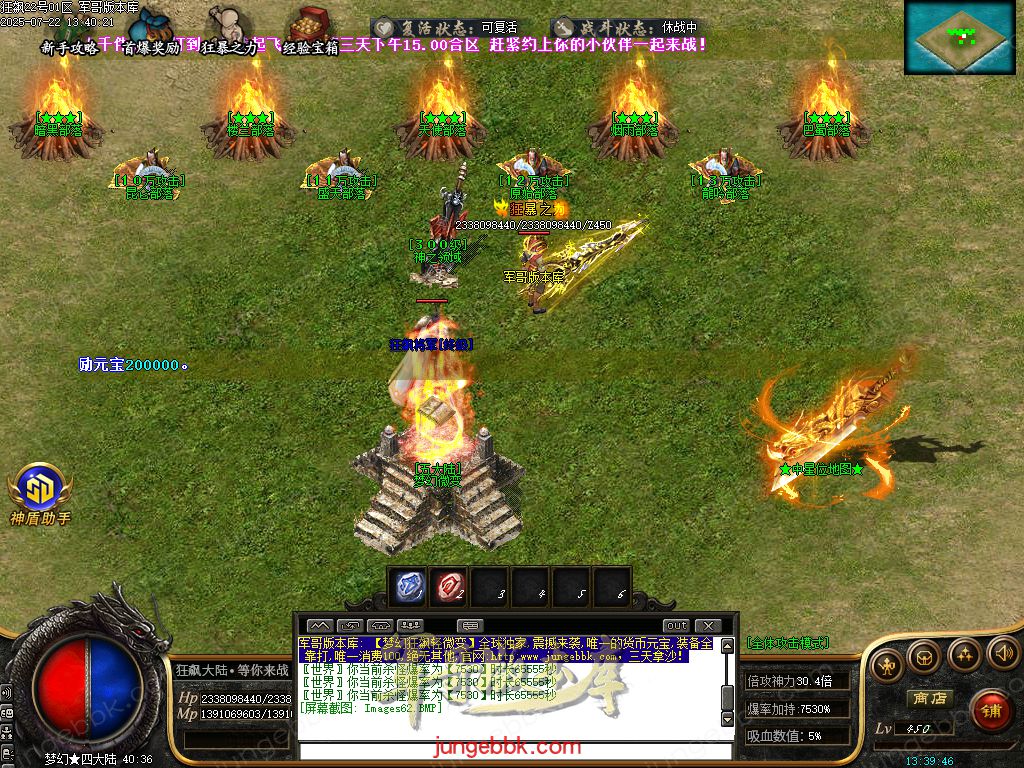The image size is (1024, 768).
Task: Toggle sound with the speaker icon
Action: coord(1003,653)
